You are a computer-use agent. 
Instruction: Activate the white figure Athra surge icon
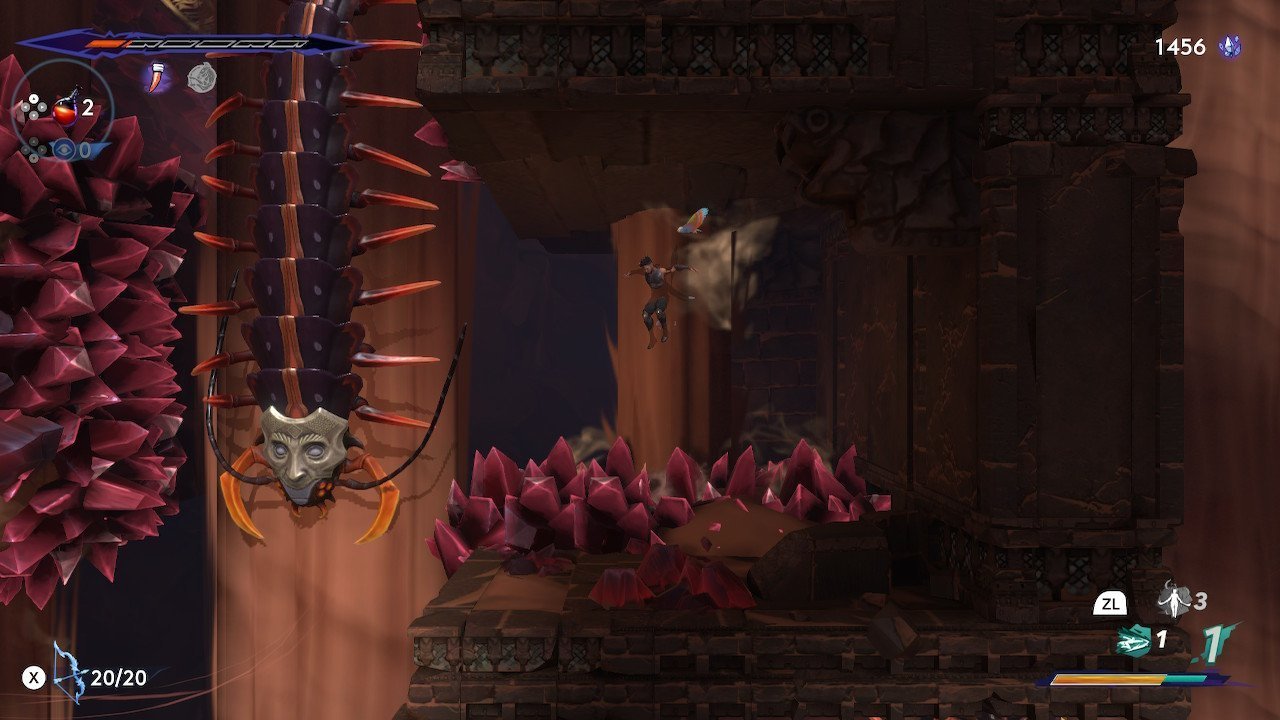1174,601
